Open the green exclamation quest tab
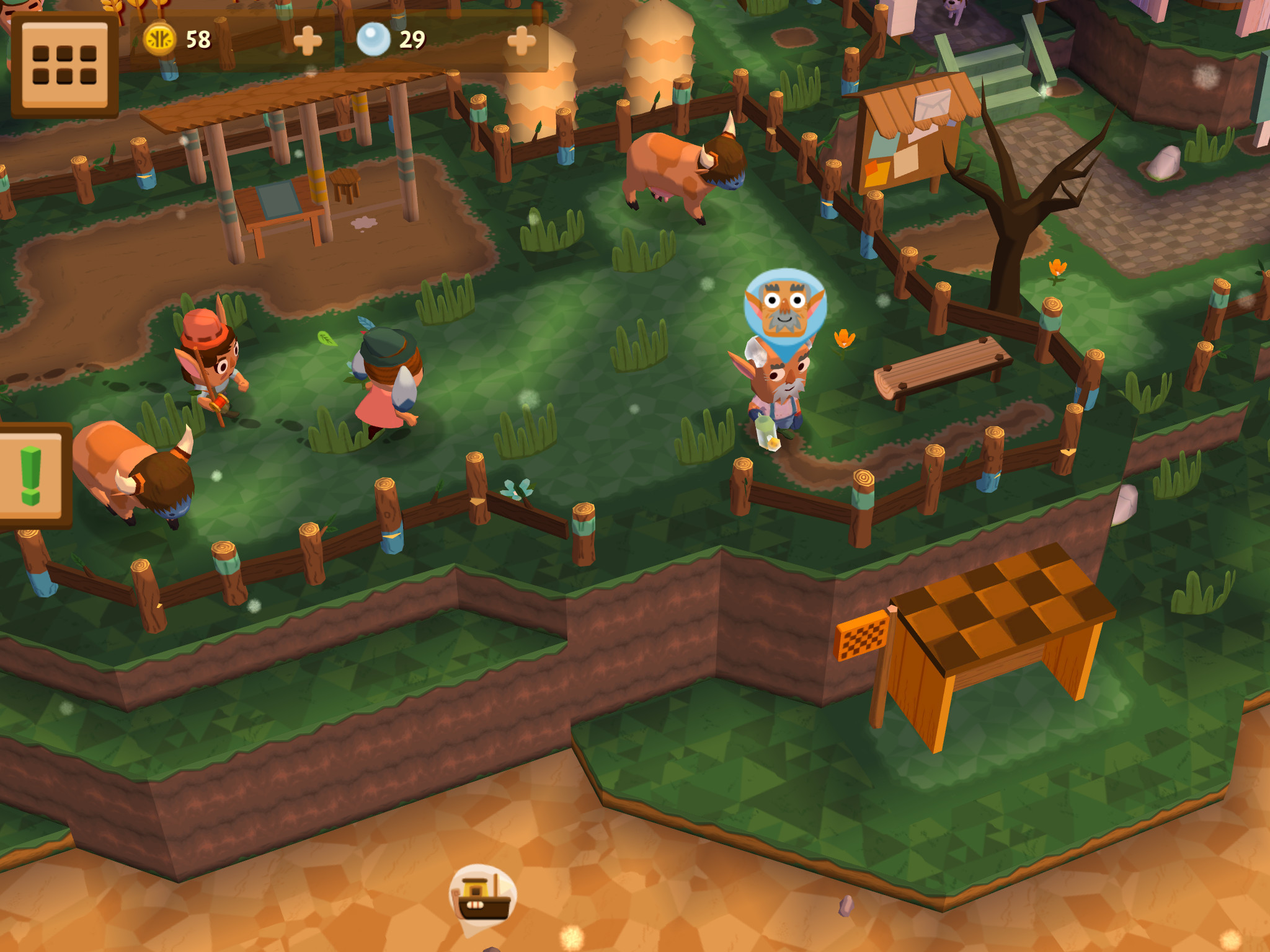 [31, 476]
